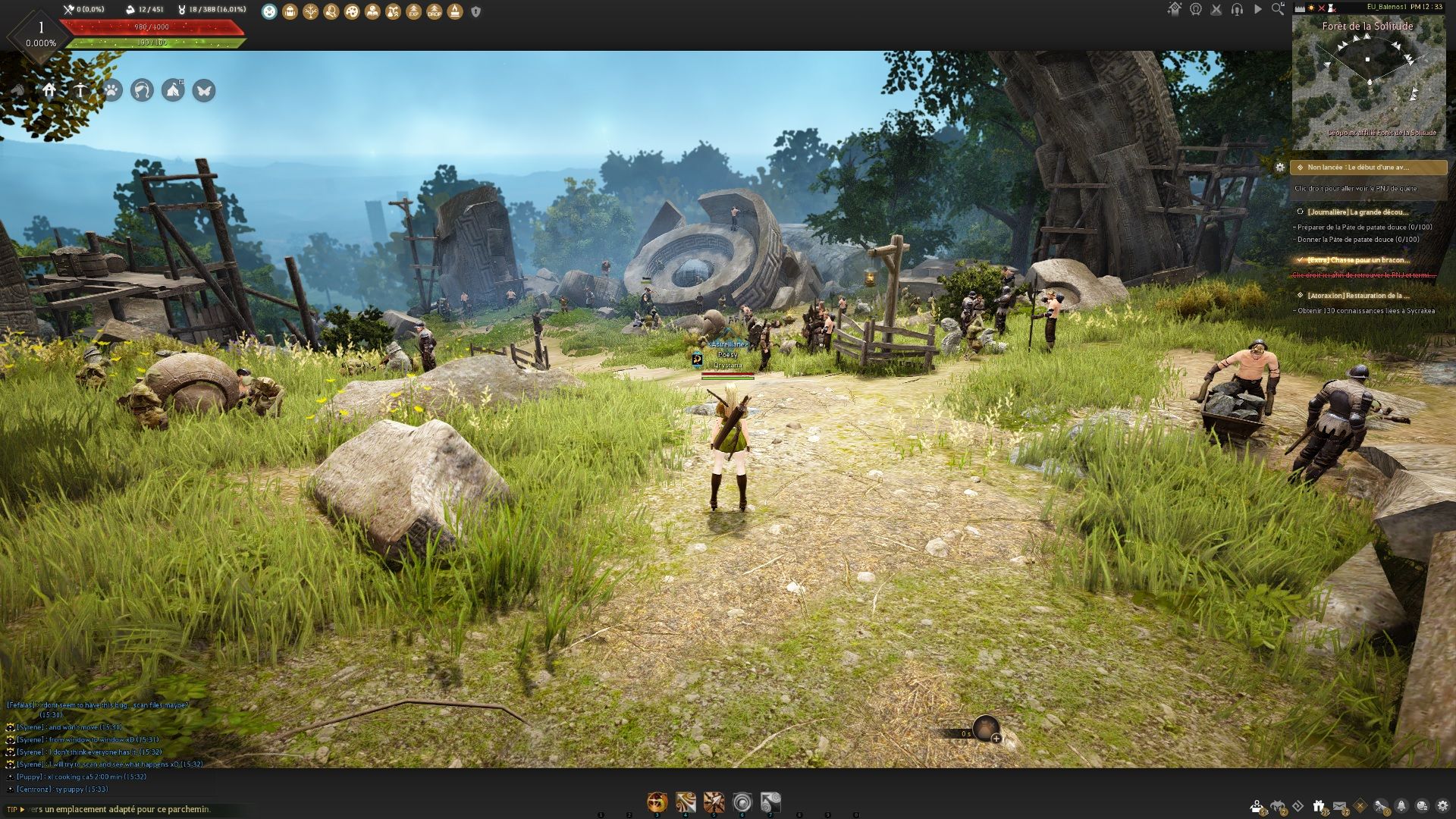The width and height of the screenshot is (1456, 819).
Task: Open the maid headset-shaped round icon
Action: pyautogui.click(x=142, y=91)
